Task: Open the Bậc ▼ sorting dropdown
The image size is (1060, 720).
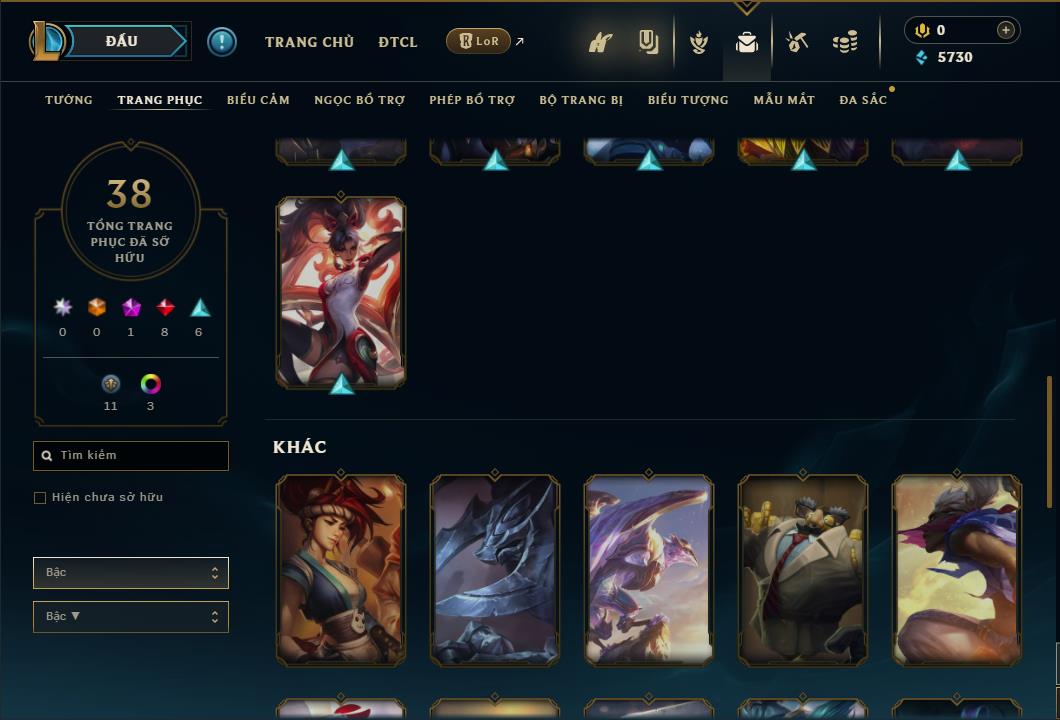Action: tap(131, 617)
